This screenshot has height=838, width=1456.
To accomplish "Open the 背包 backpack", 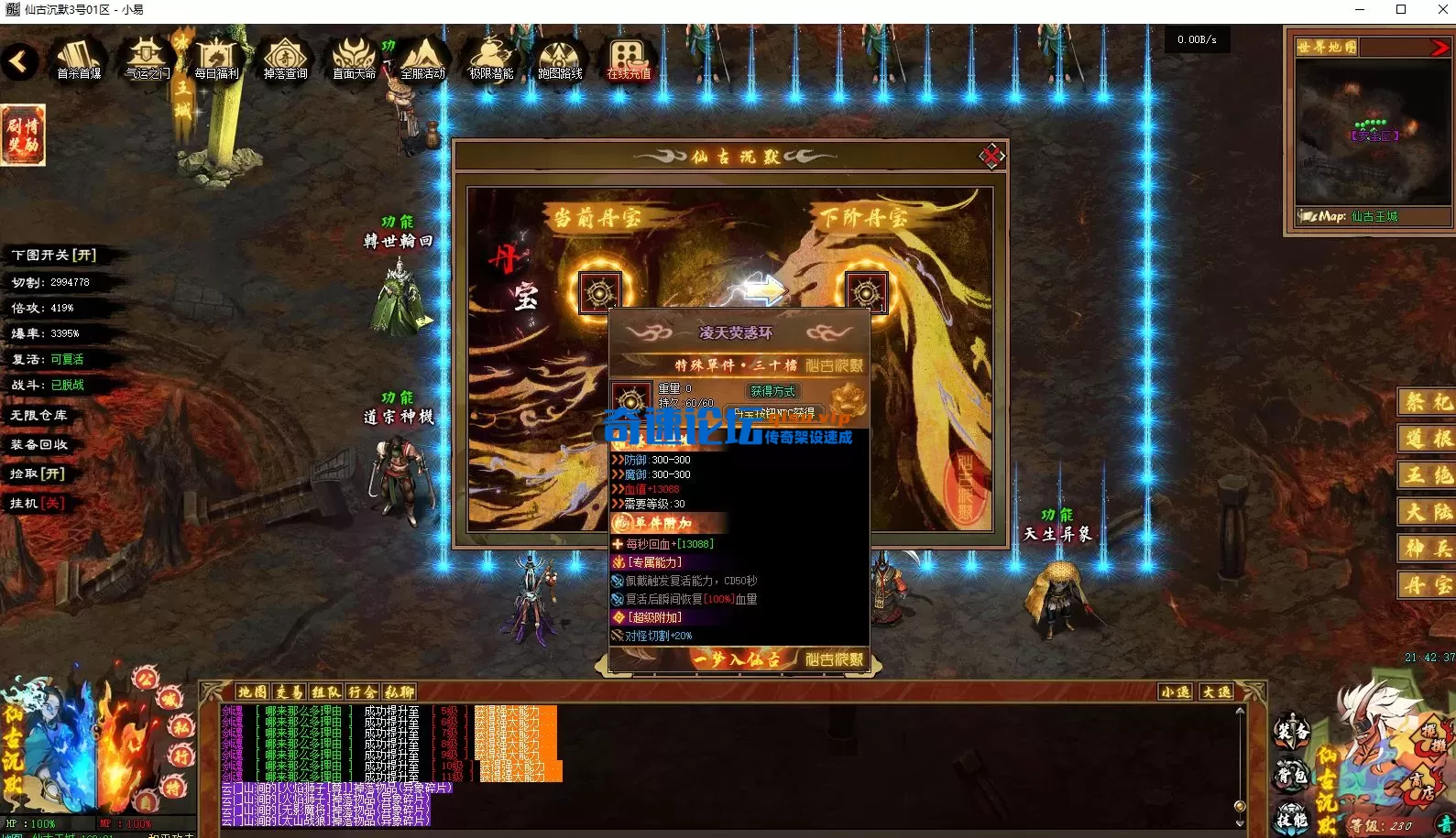I will tap(1292, 775).
